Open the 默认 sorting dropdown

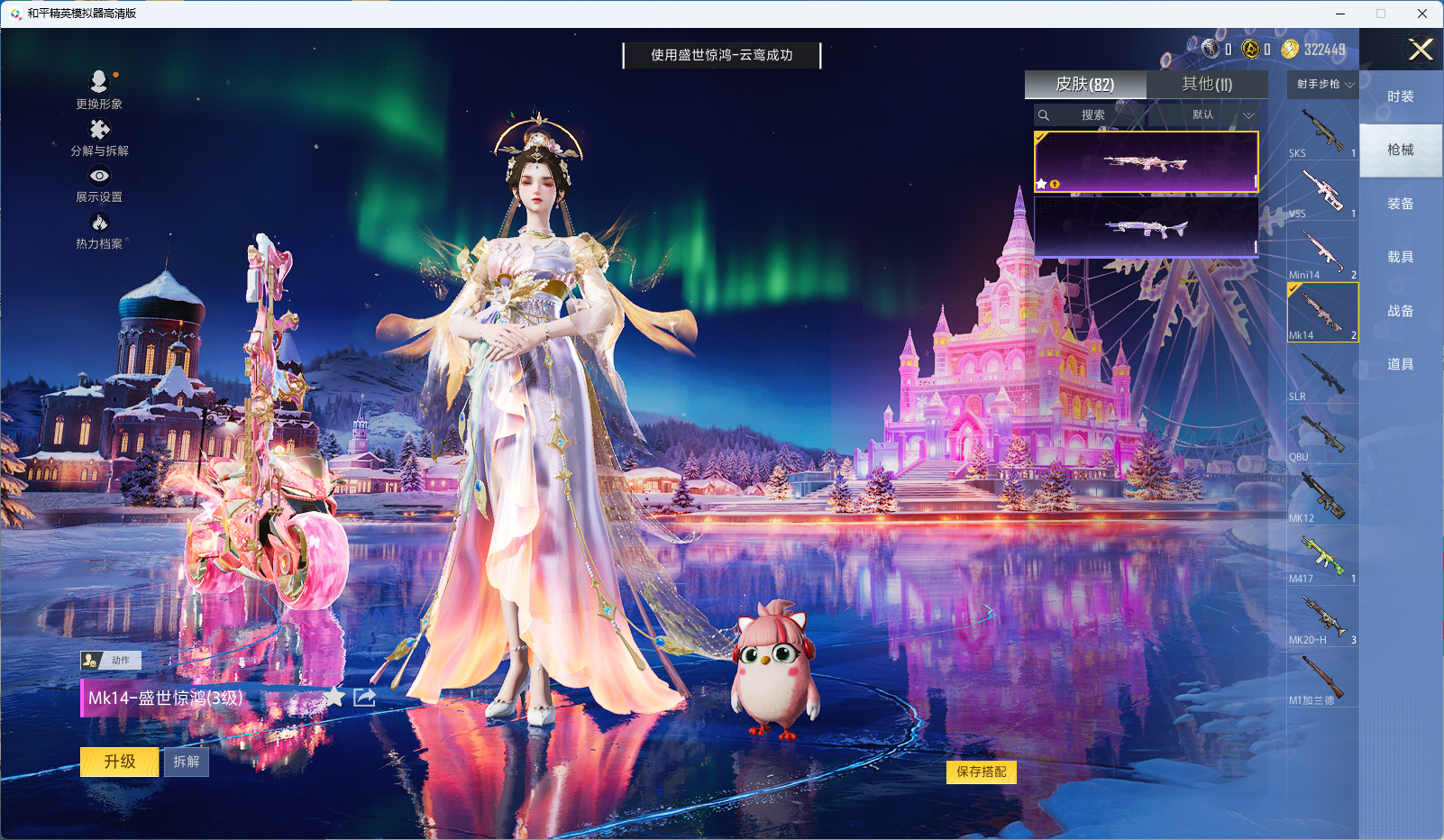coord(1205,115)
